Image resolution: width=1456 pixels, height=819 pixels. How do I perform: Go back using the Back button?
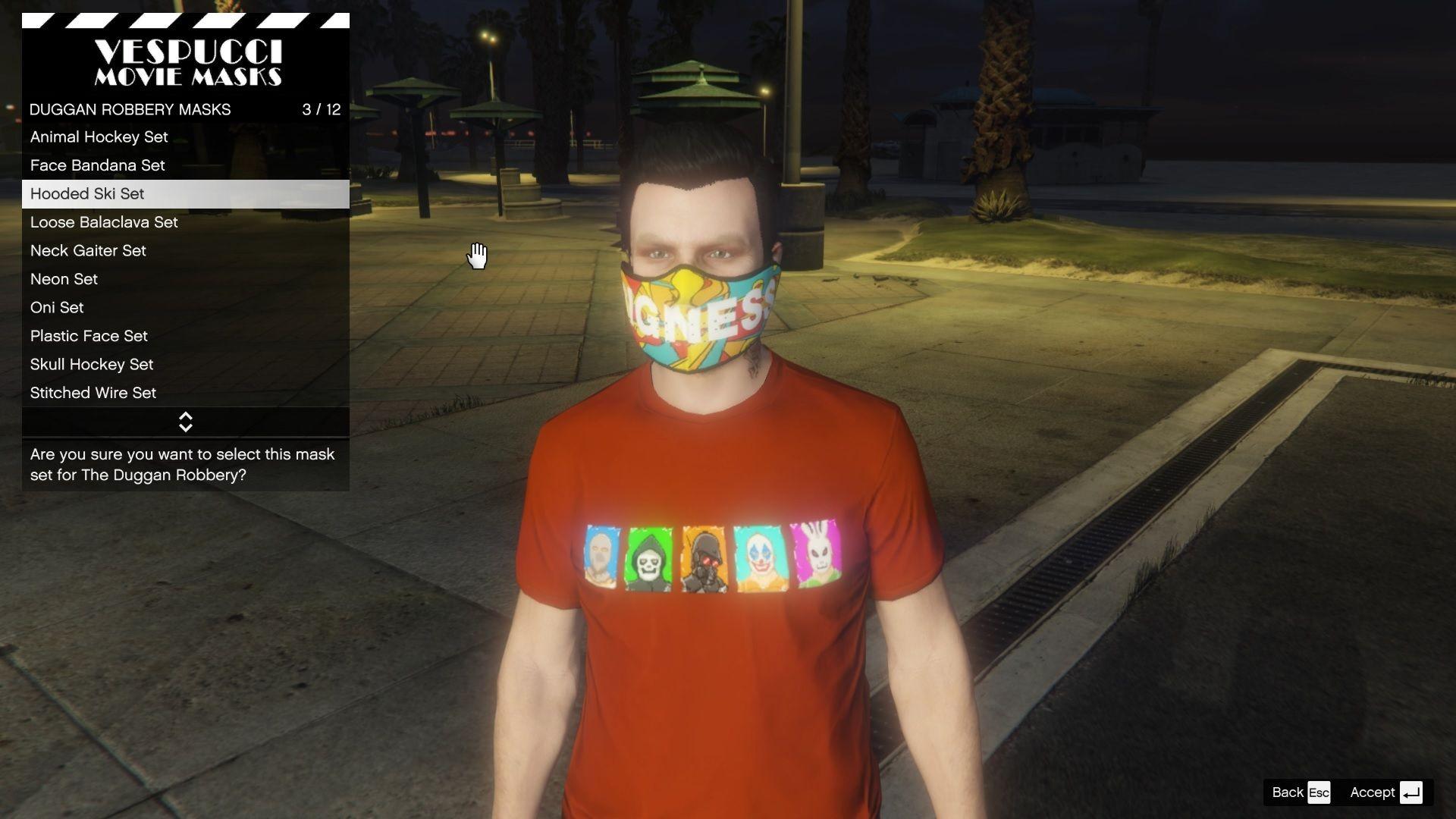pos(1300,792)
